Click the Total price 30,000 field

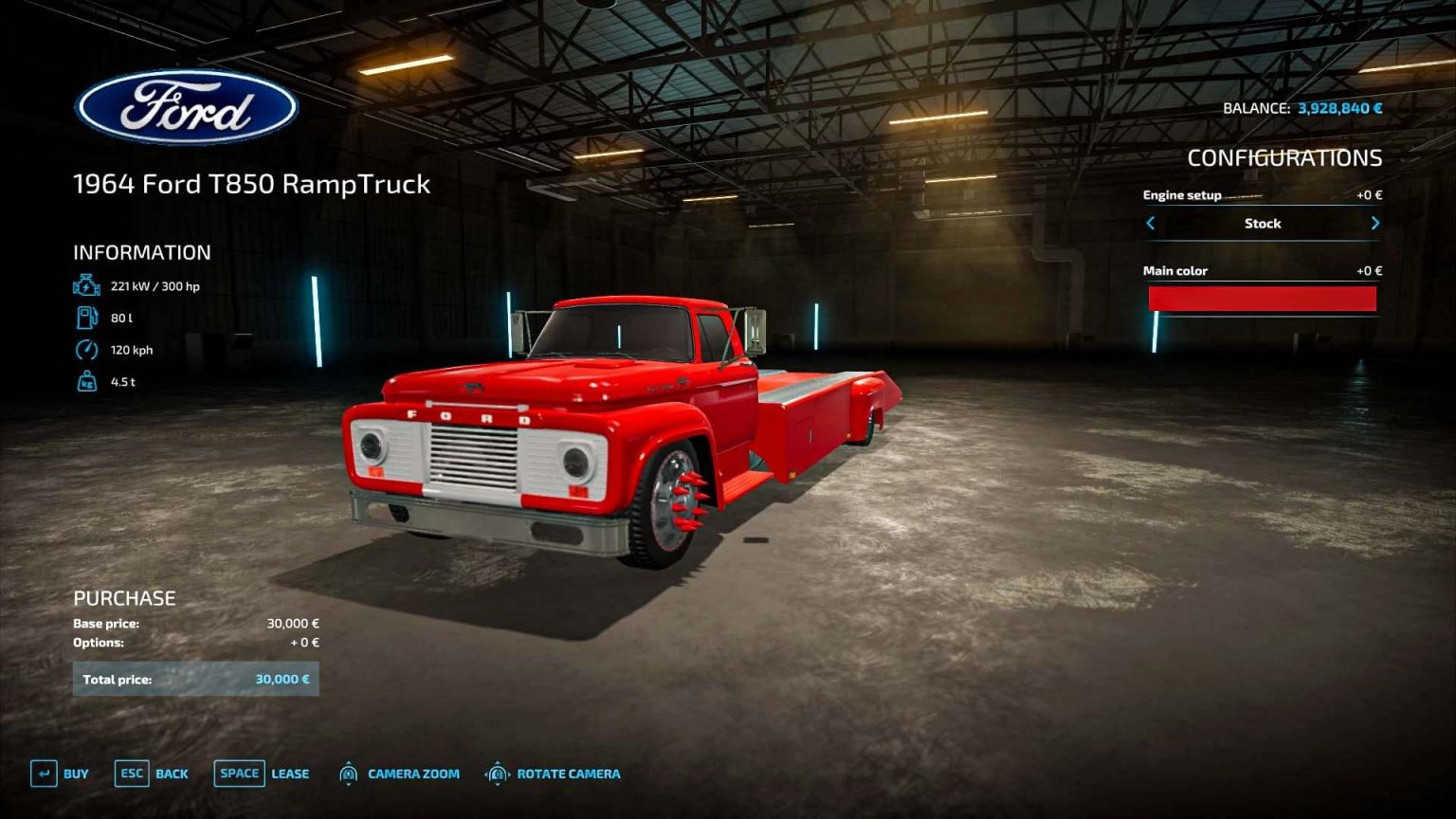point(196,679)
